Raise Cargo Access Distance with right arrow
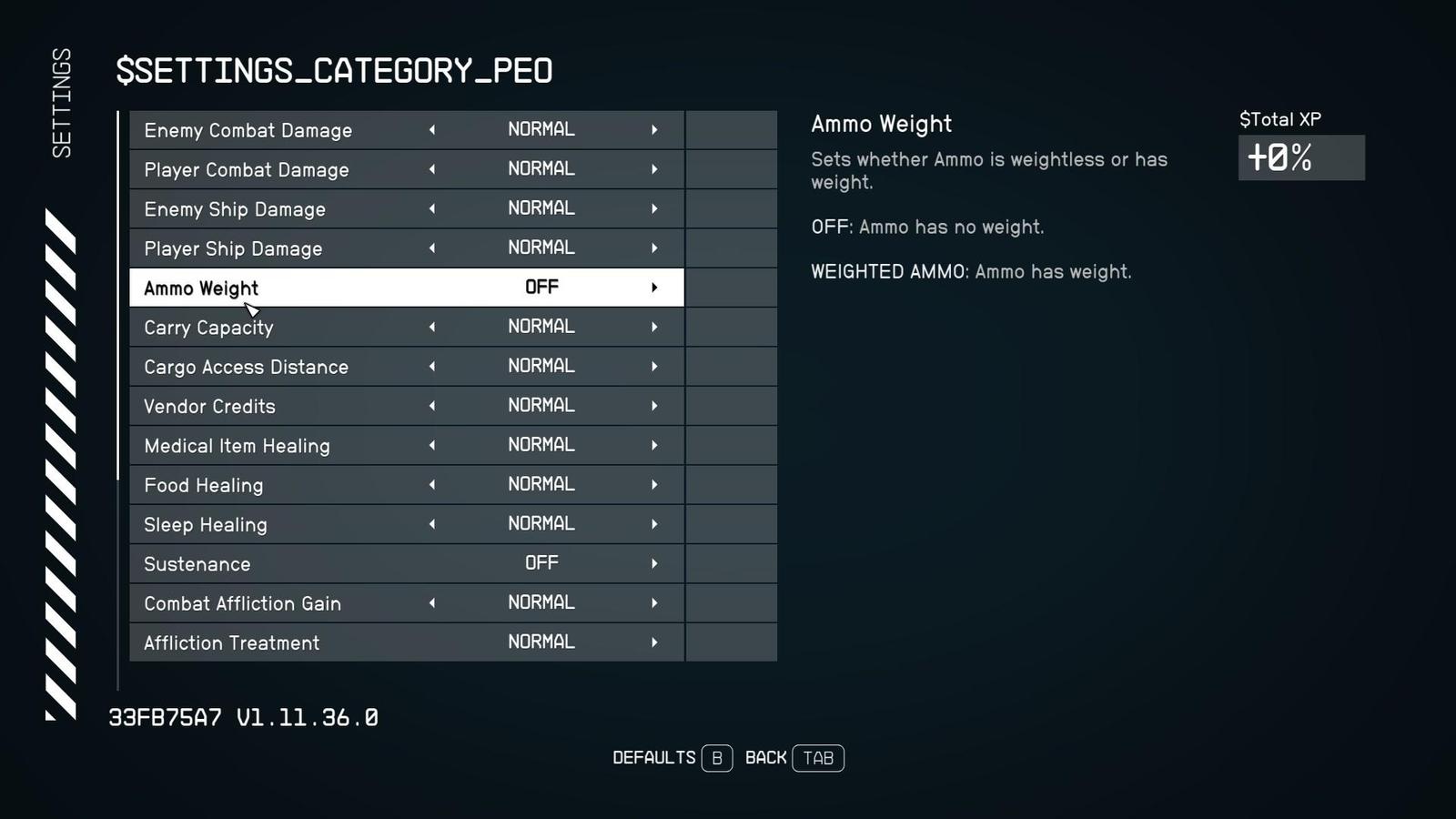The image size is (1456, 819). click(654, 366)
